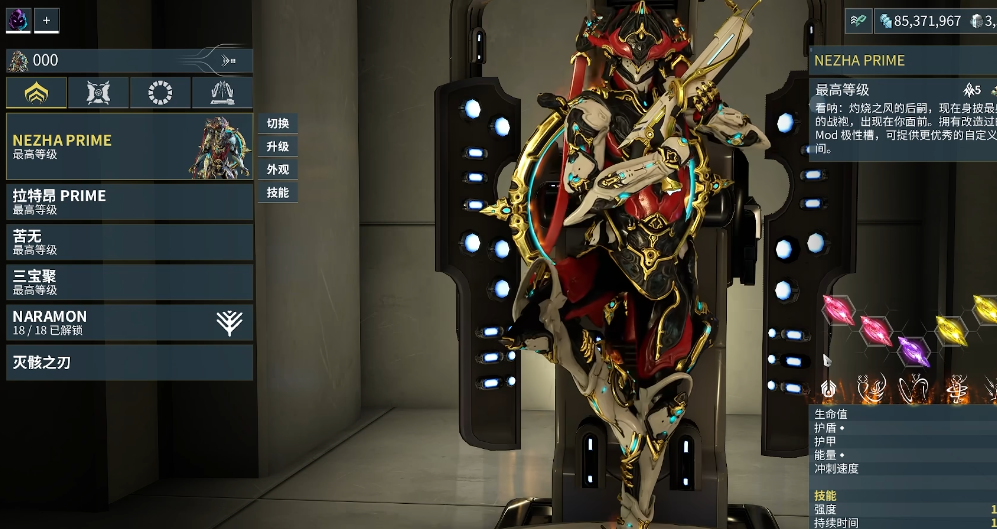Select the purple-hooded loadout slot icon
This screenshot has width=997, height=529.
point(18,19)
